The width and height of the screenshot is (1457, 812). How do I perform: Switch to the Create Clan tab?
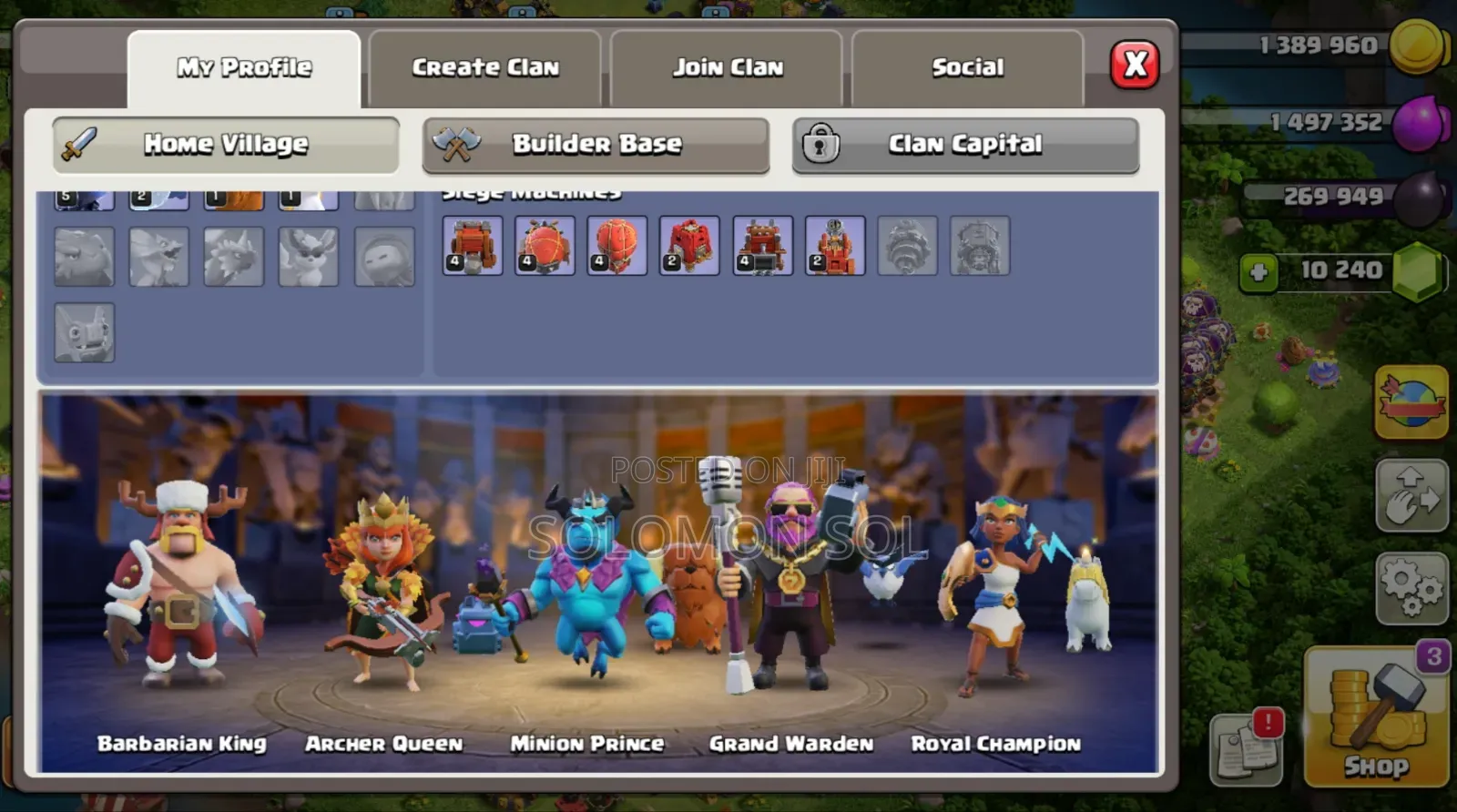(486, 66)
